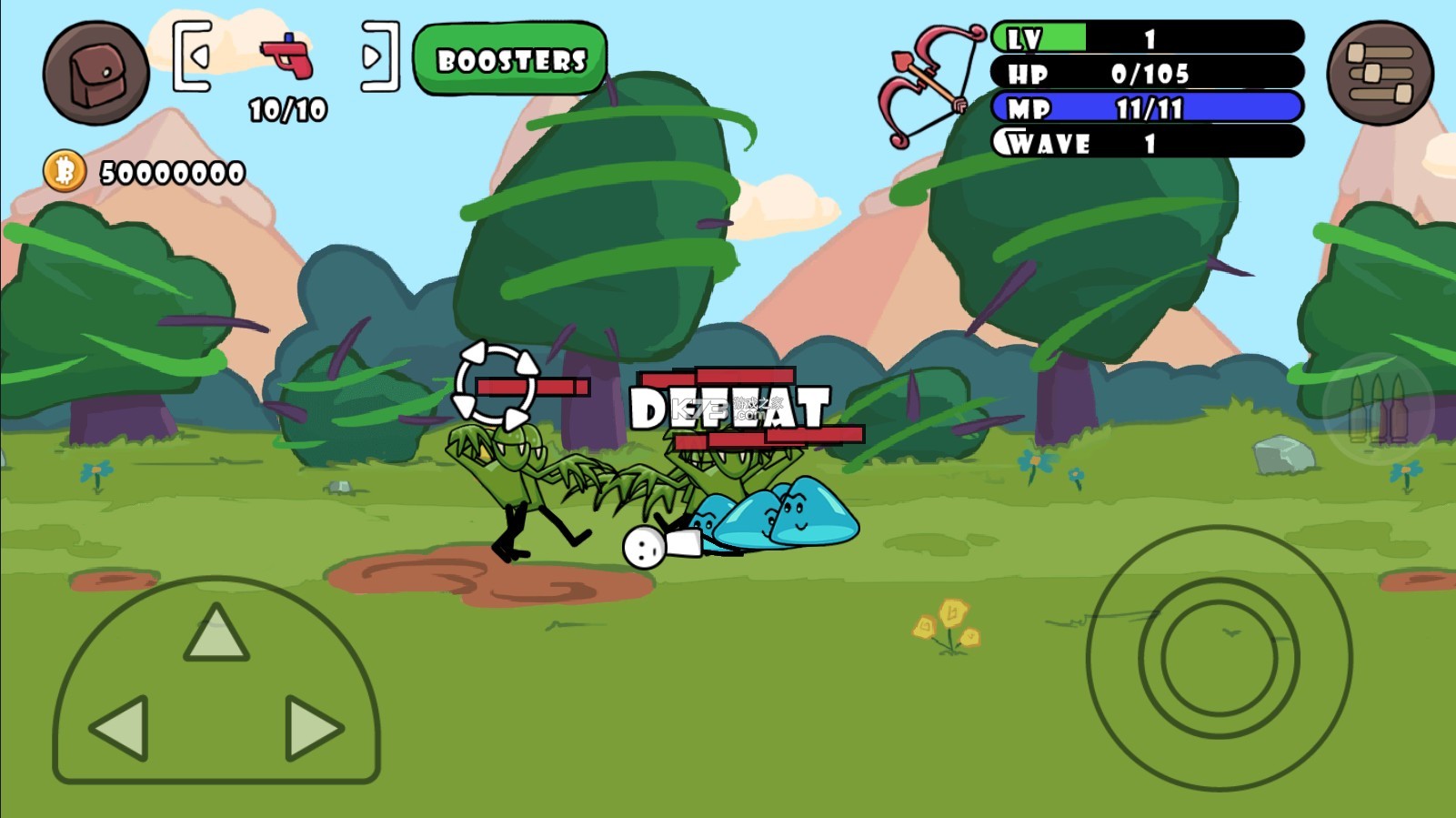Switch to the next weapon
Image resolution: width=1456 pixels, height=818 pixels.
tap(378, 56)
